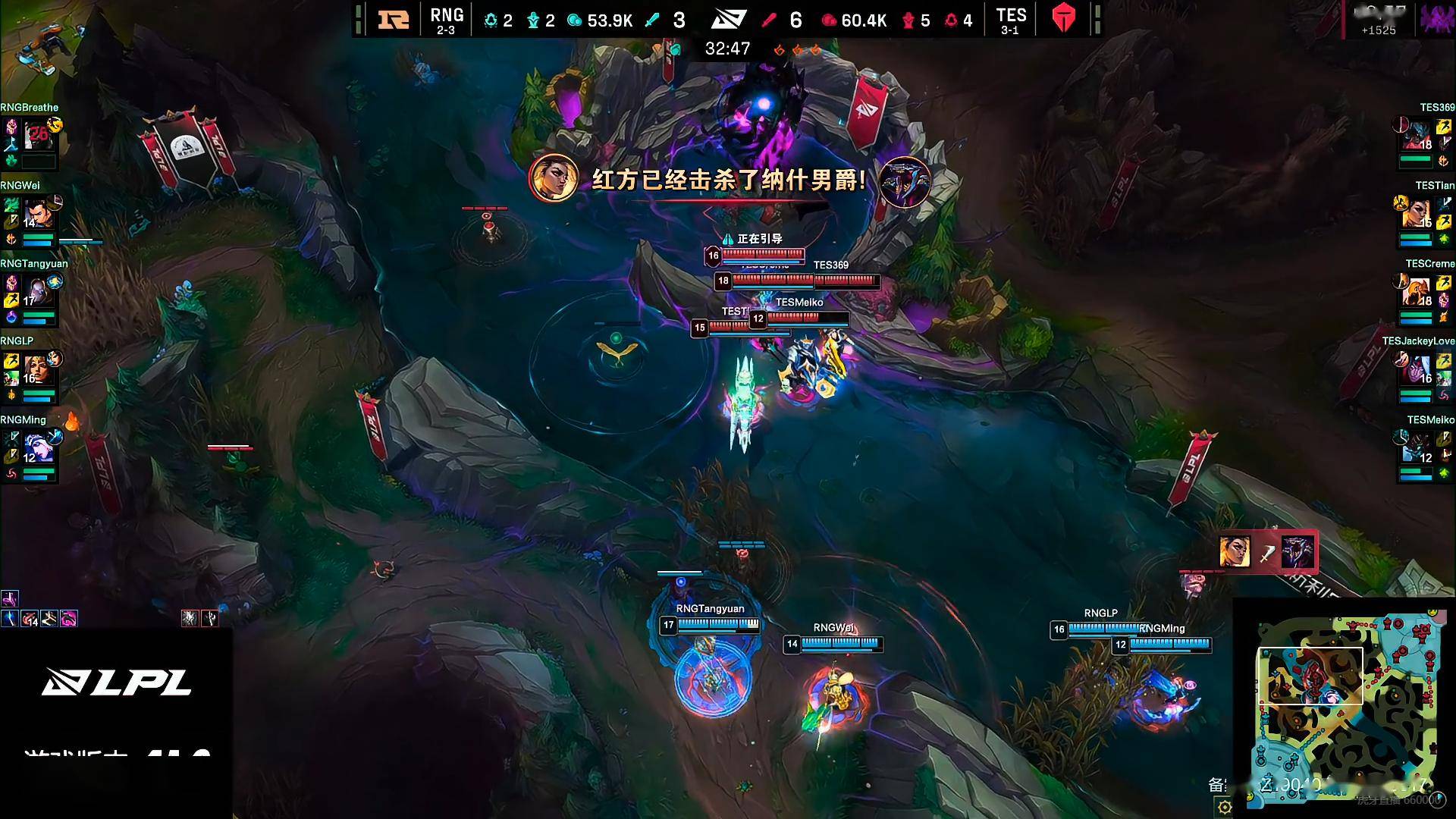Select the TES 3-1 score tab

(1012, 20)
